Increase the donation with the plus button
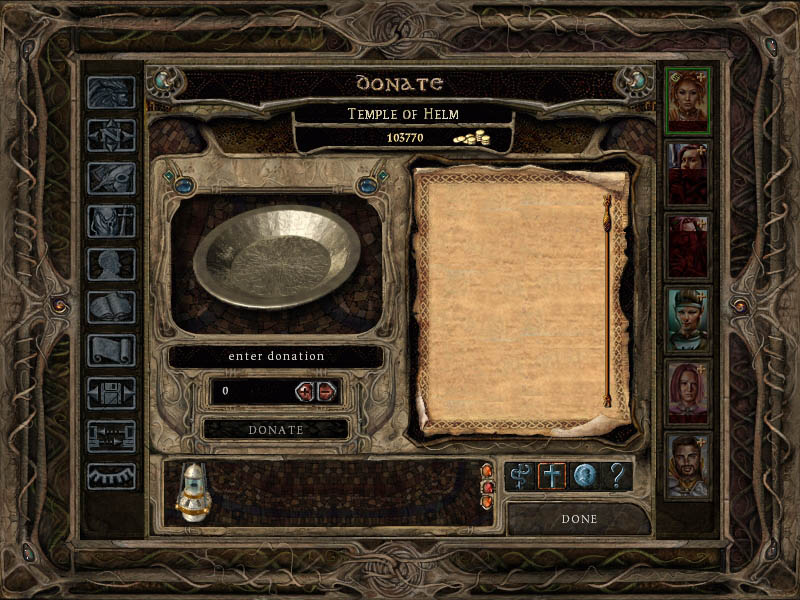This screenshot has width=800, height=600. [x=305, y=391]
